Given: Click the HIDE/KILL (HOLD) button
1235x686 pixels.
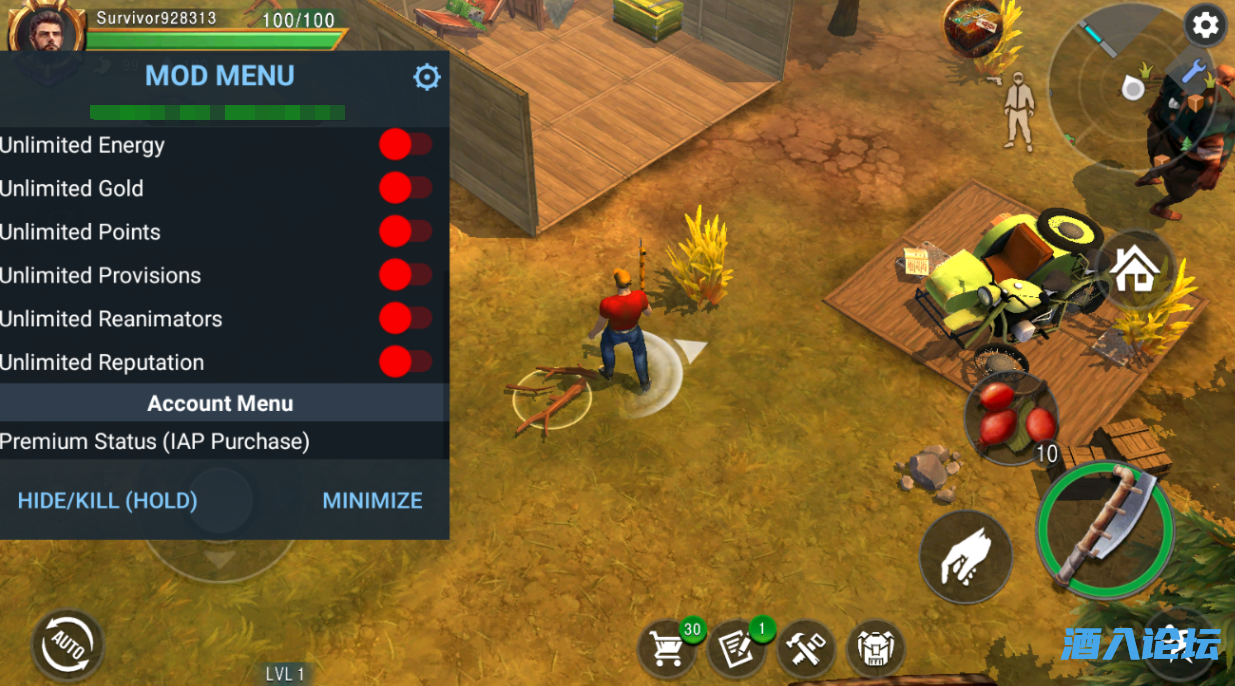Looking at the screenshot, I should 108,500.
